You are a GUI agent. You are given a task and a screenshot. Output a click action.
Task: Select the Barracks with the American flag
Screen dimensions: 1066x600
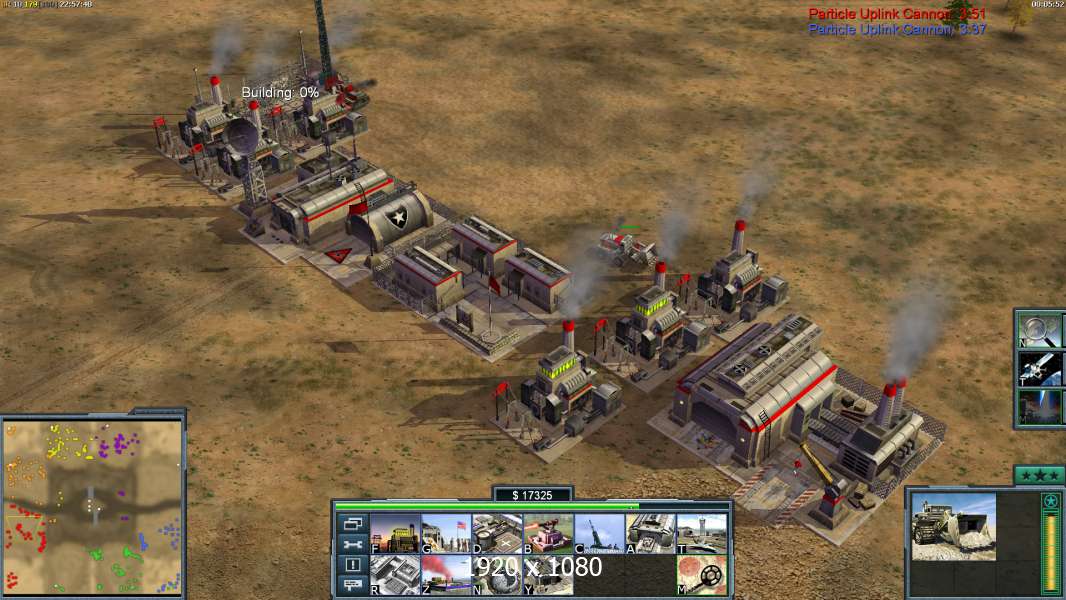(x=446, y=534)
